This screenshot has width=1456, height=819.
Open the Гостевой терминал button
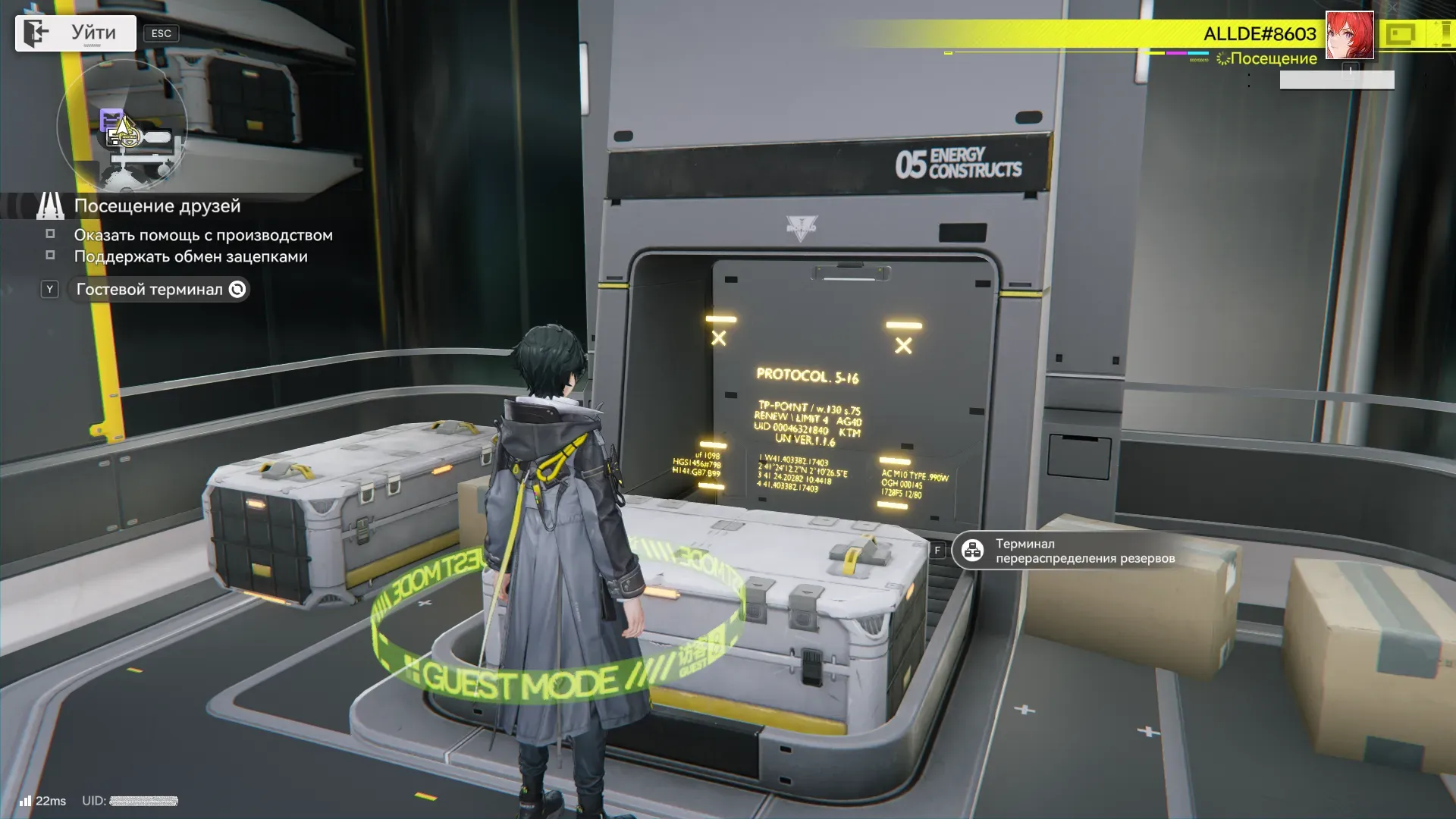pos(158,290)
